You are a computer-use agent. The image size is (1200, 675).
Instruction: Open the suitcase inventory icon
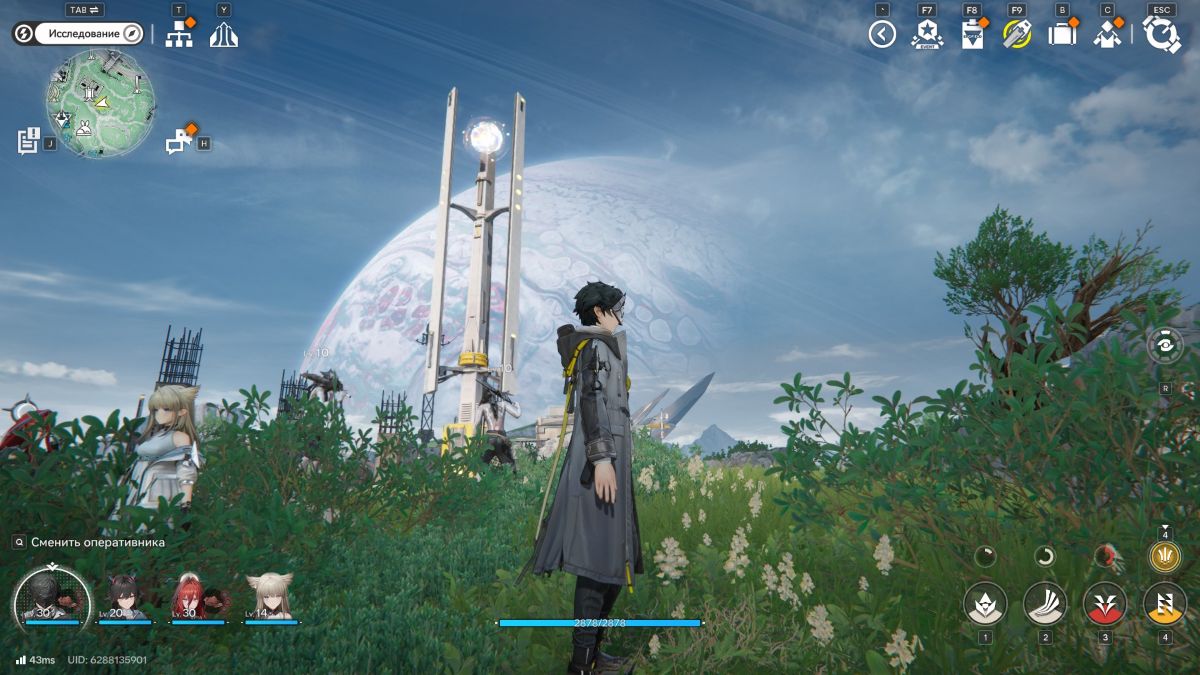(1062, 34)
